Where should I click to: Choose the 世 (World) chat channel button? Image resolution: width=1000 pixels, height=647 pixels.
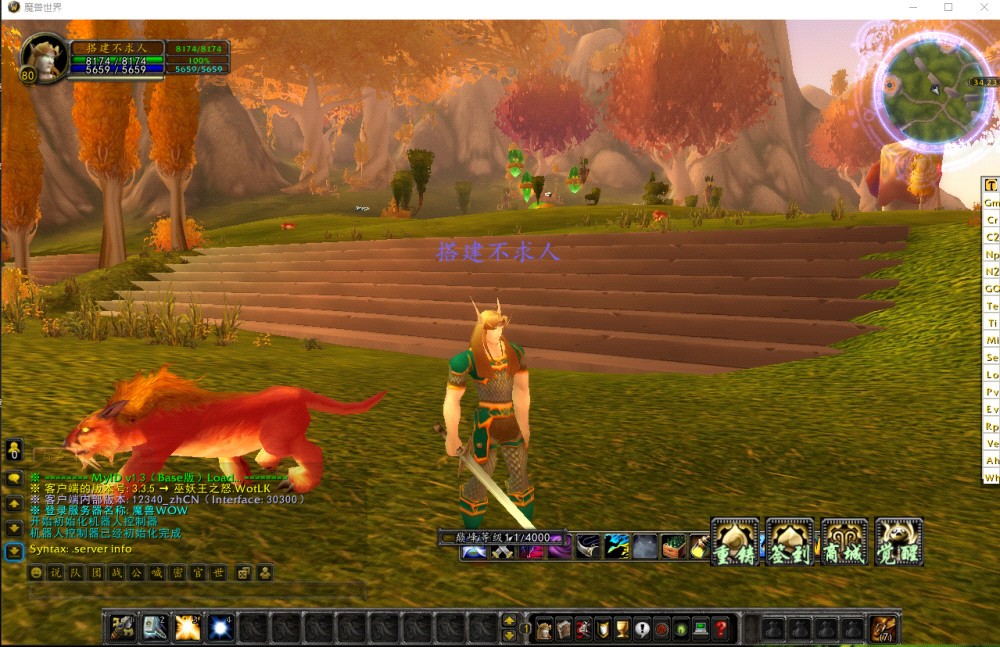pyautogui.click(x=216, y=573)
